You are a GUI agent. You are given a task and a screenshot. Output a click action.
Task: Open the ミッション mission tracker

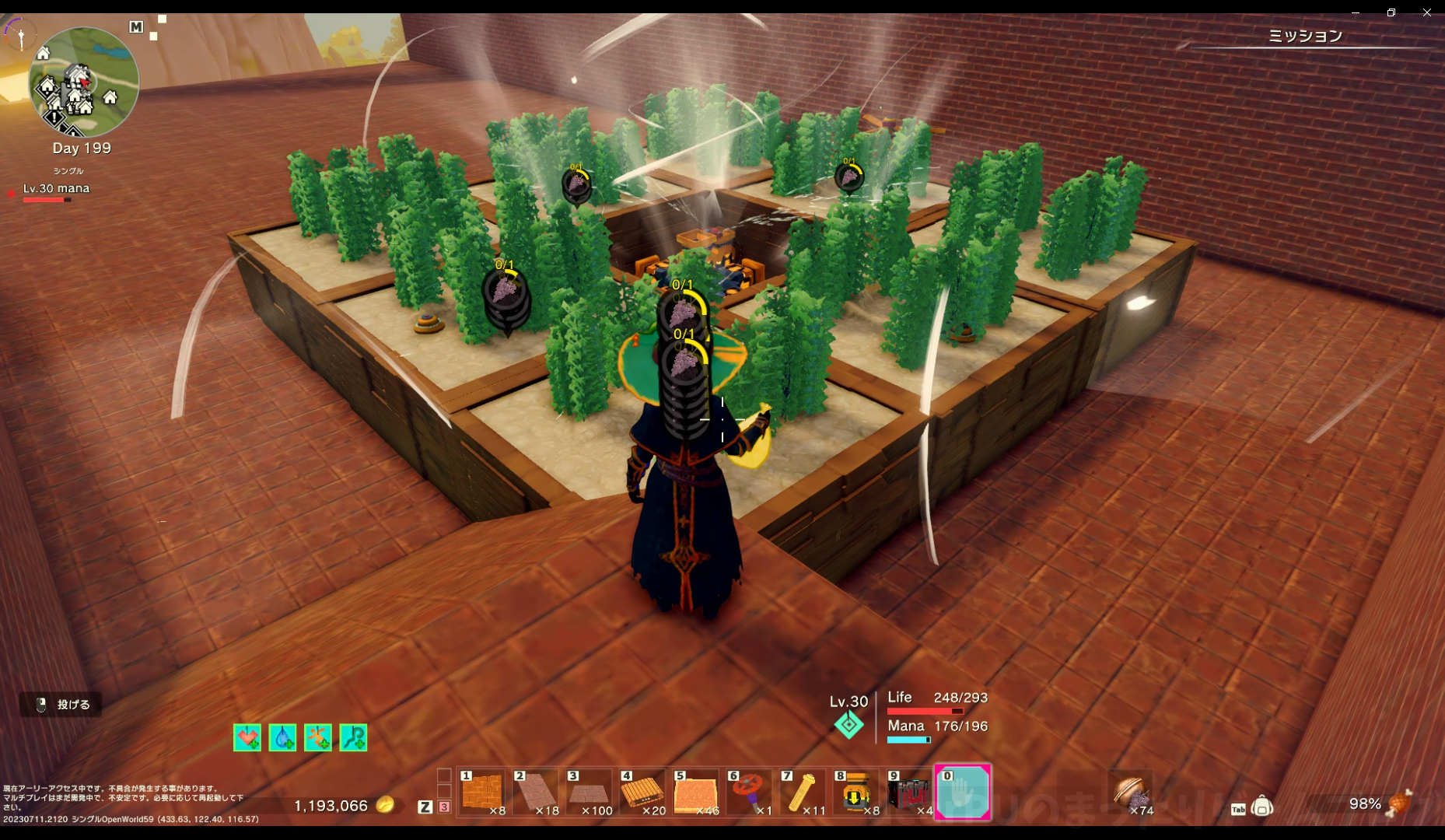click(x=1305, y=36)
